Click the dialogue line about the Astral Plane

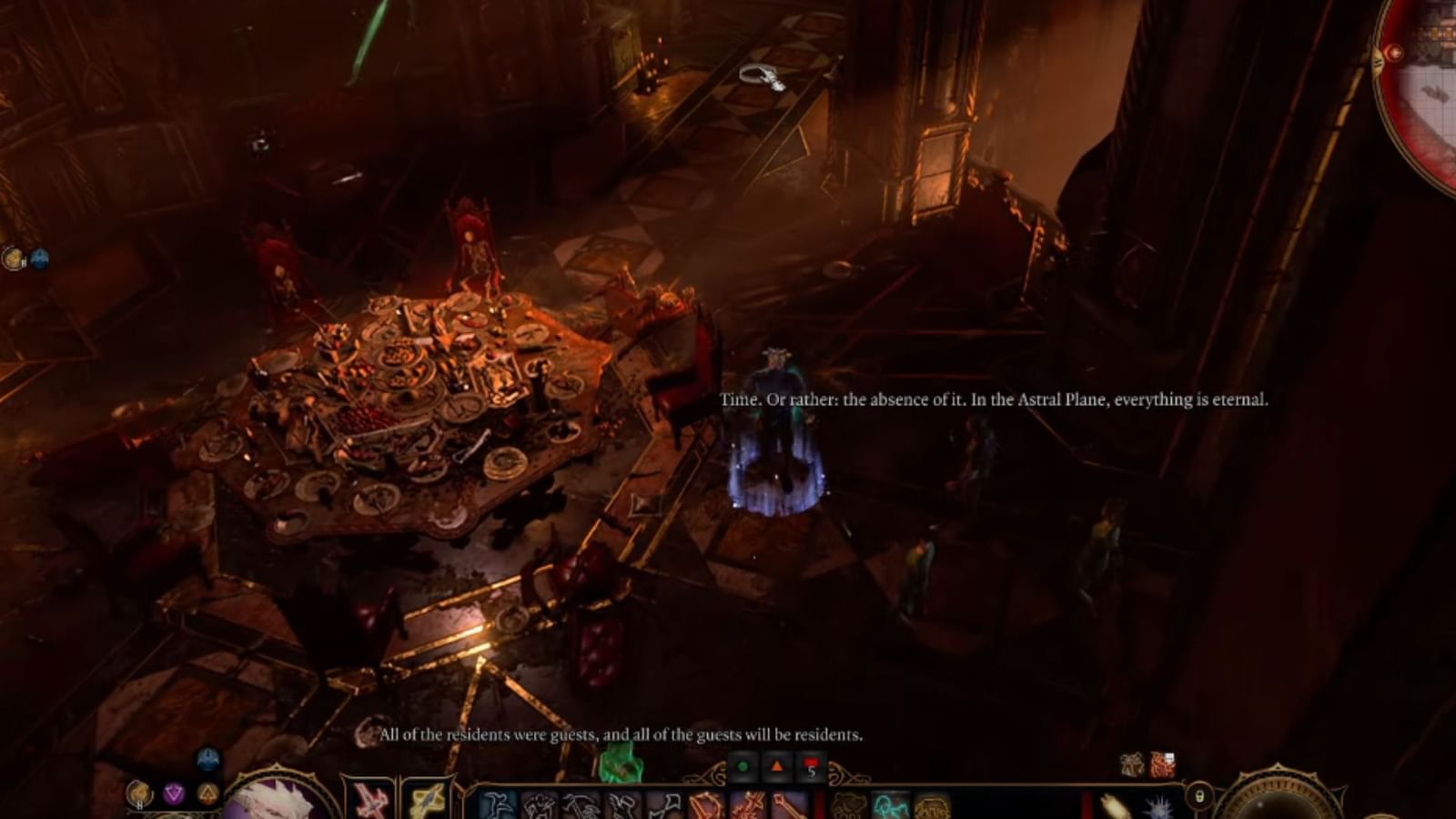click(x=996, y=398)
